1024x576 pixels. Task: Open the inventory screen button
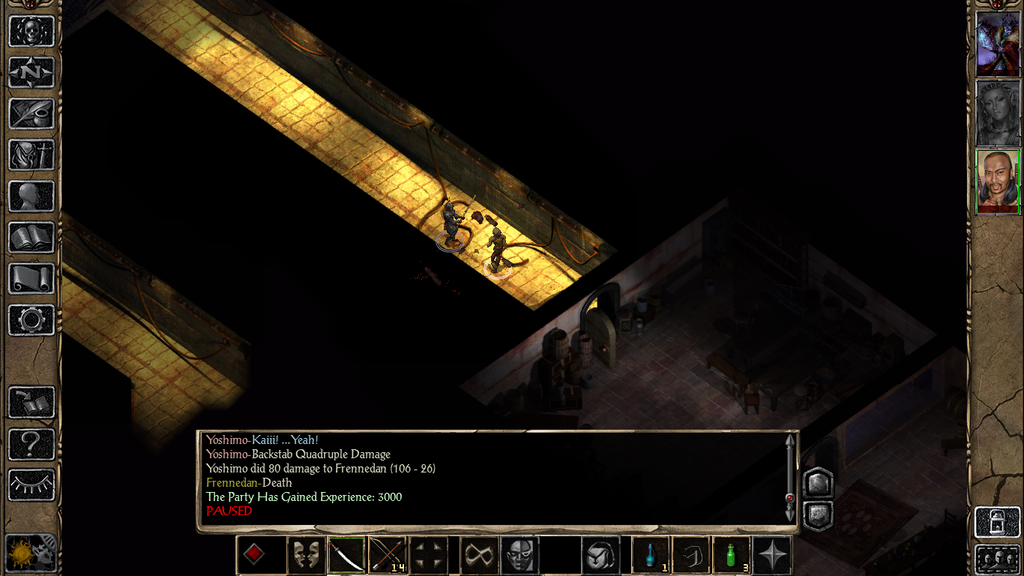pos(31,154)
